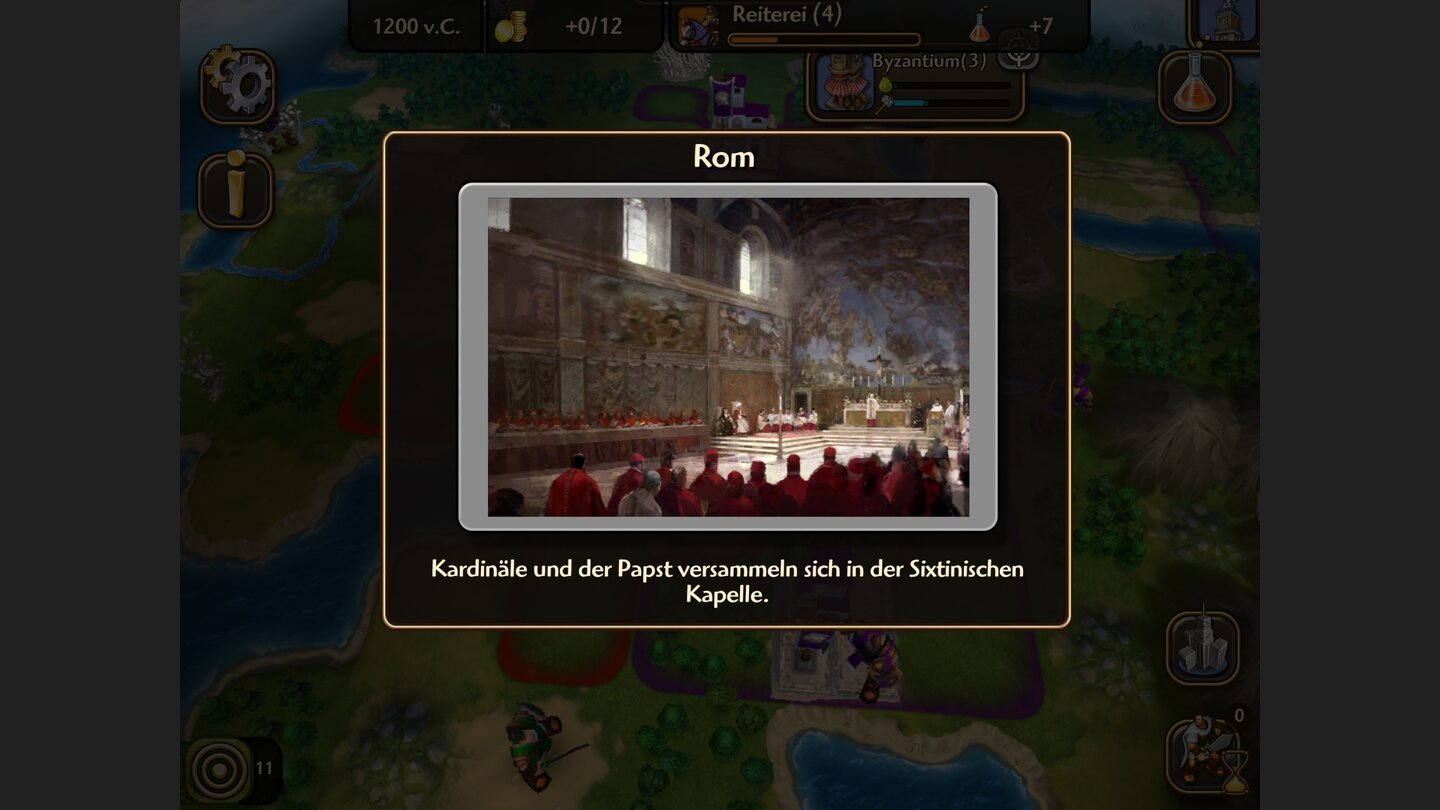Click the warrior production icon with hourglass
Screen dimensions: 1440x810
tap(1203, 751)
